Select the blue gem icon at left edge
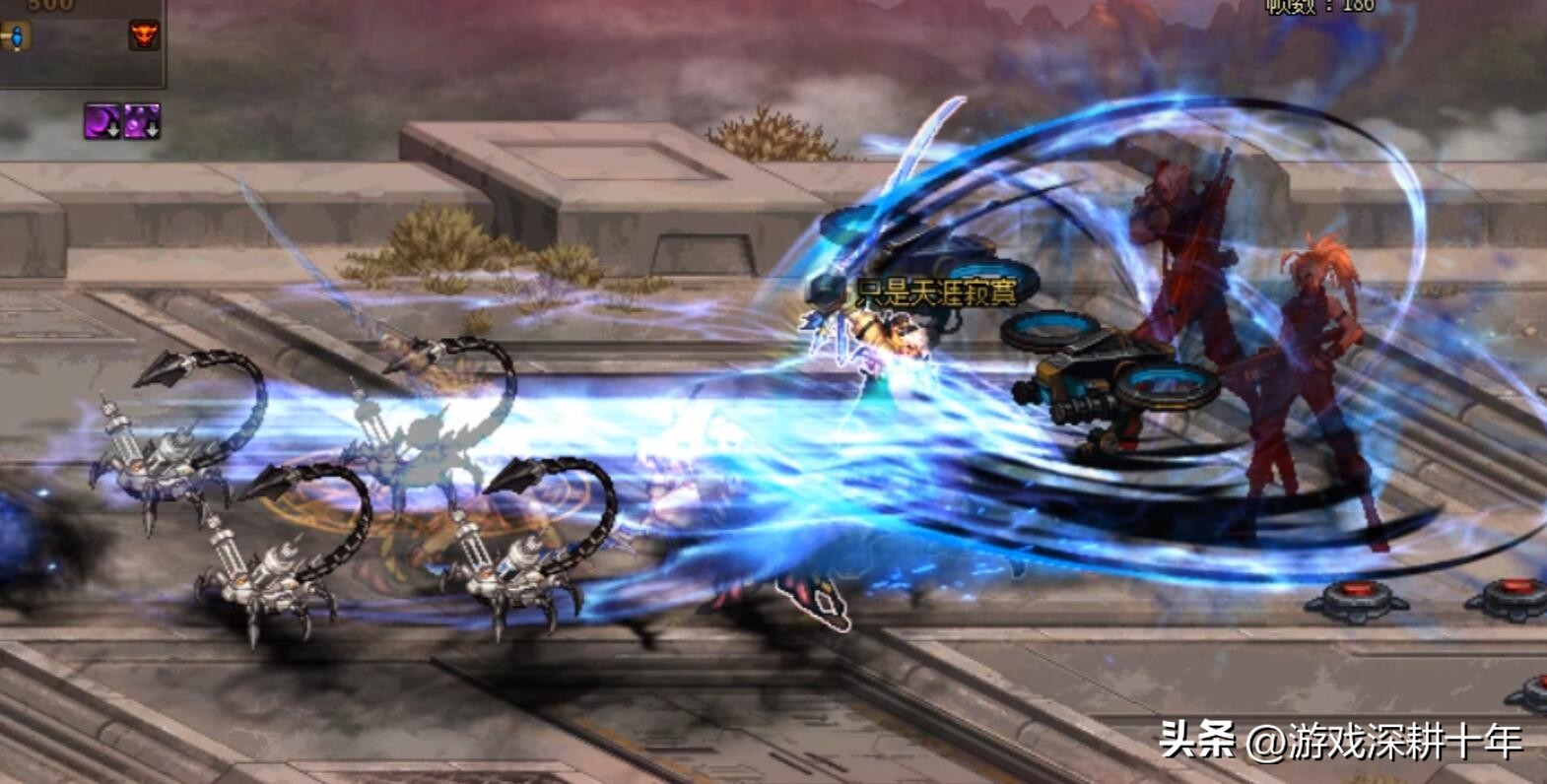 coord(15,37)
